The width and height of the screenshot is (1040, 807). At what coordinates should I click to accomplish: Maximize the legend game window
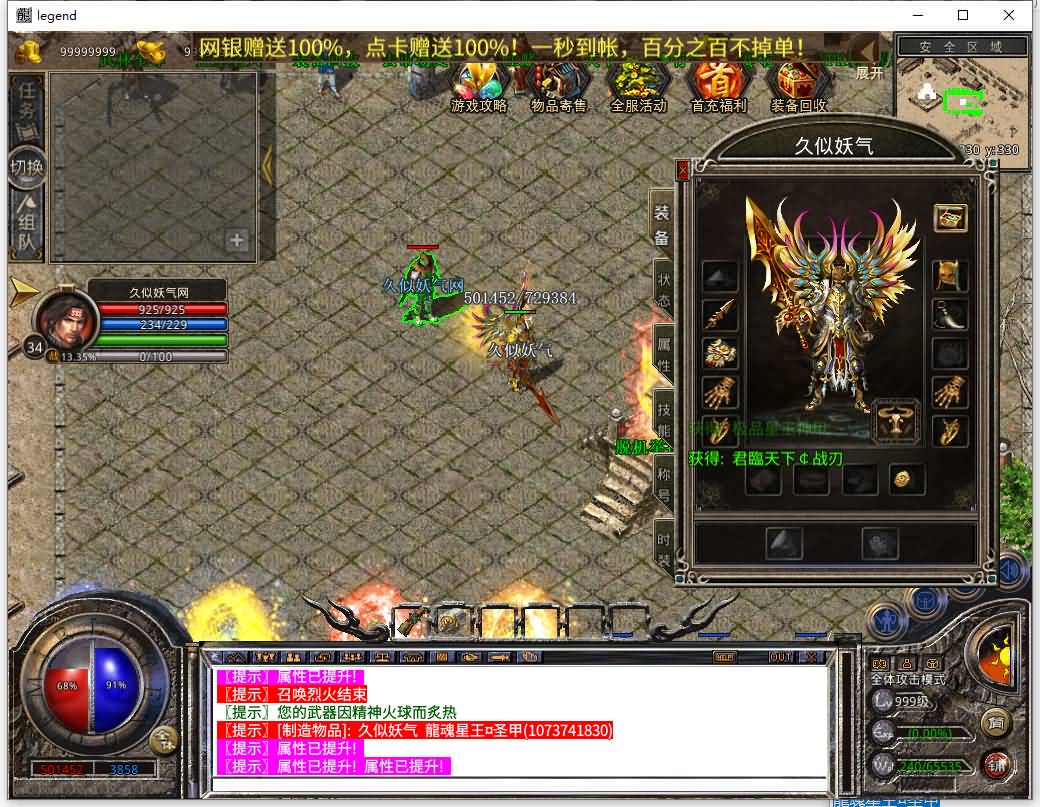click(963, 15)
